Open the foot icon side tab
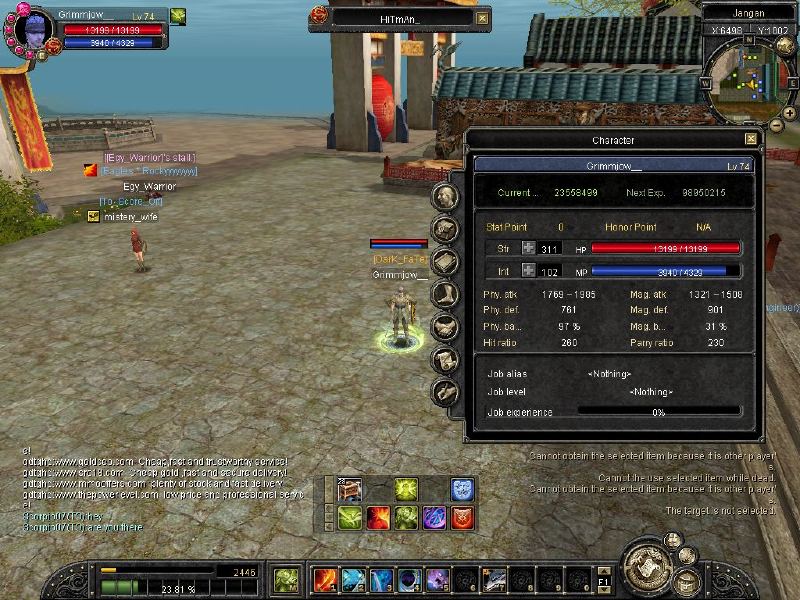800x600 pixels. click(446, 294)
